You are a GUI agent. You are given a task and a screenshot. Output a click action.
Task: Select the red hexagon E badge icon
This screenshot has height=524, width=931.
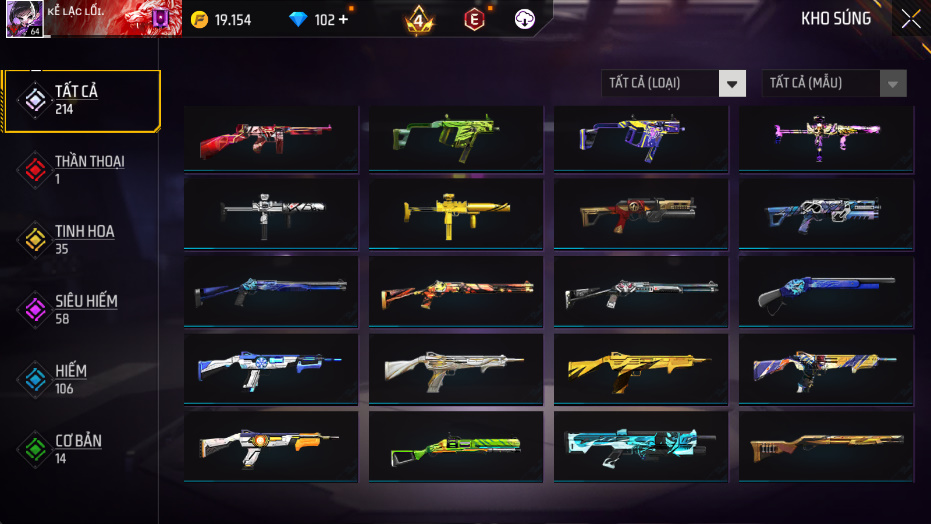pyautogui.click(x=474, y=20)
